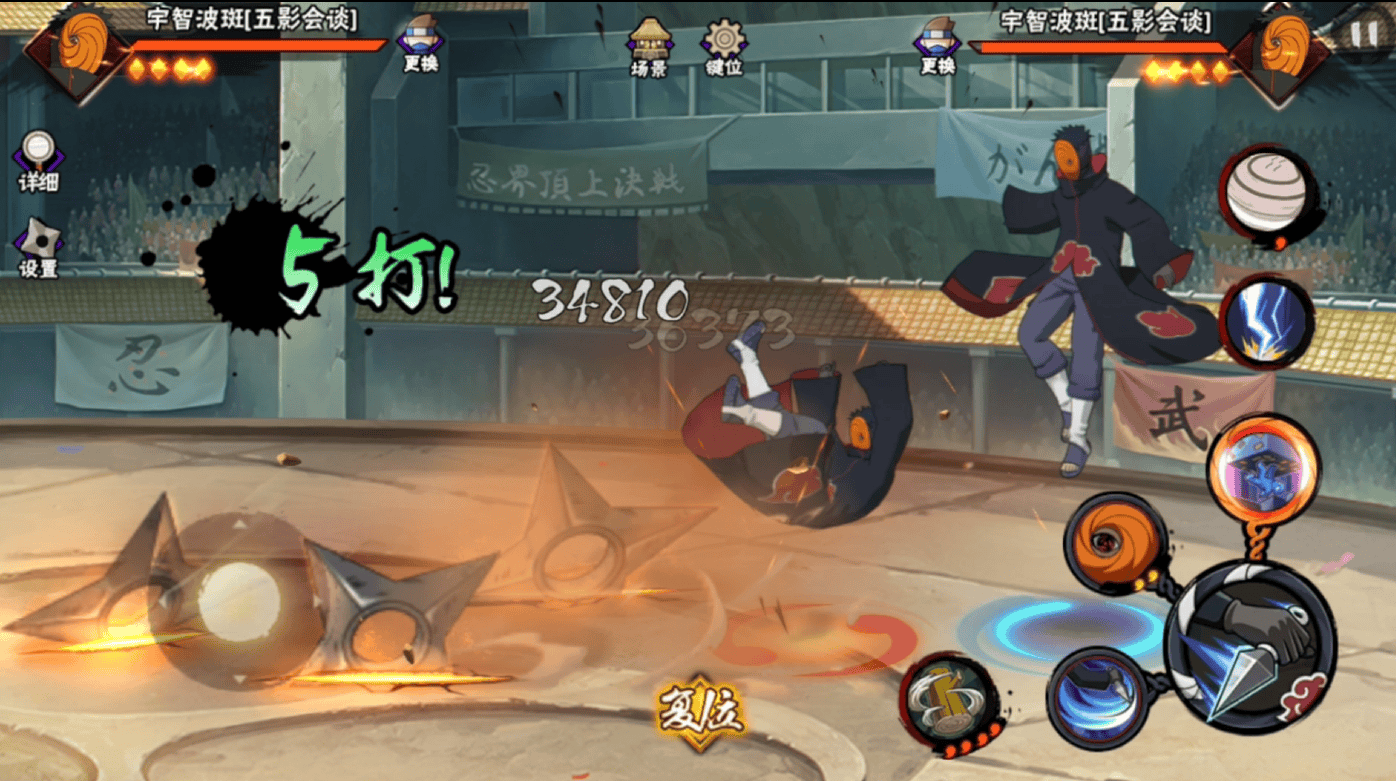Open the 详细 details panel

click(x=38, y=162)
